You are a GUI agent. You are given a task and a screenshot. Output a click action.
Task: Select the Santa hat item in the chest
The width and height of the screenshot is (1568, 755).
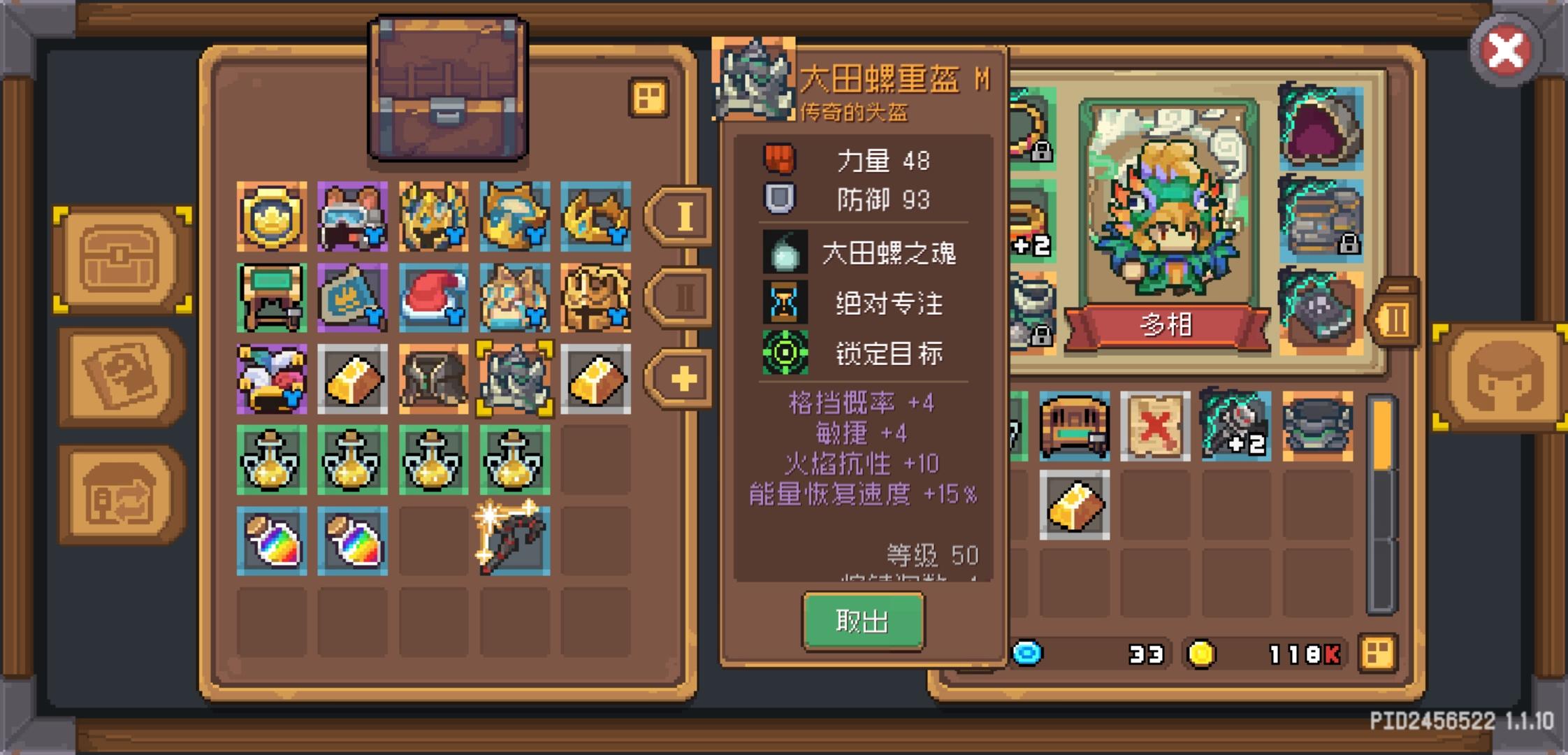pyautogui.click(x=434, y=298)
